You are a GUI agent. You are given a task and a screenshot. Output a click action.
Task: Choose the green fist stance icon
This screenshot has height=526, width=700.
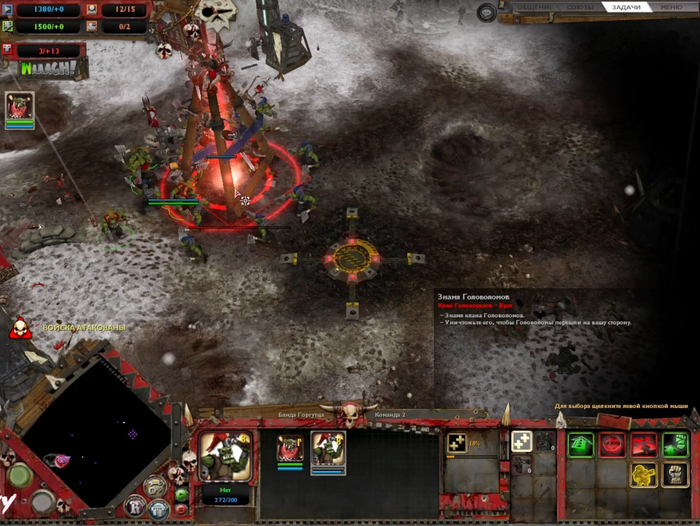(673, 444)
